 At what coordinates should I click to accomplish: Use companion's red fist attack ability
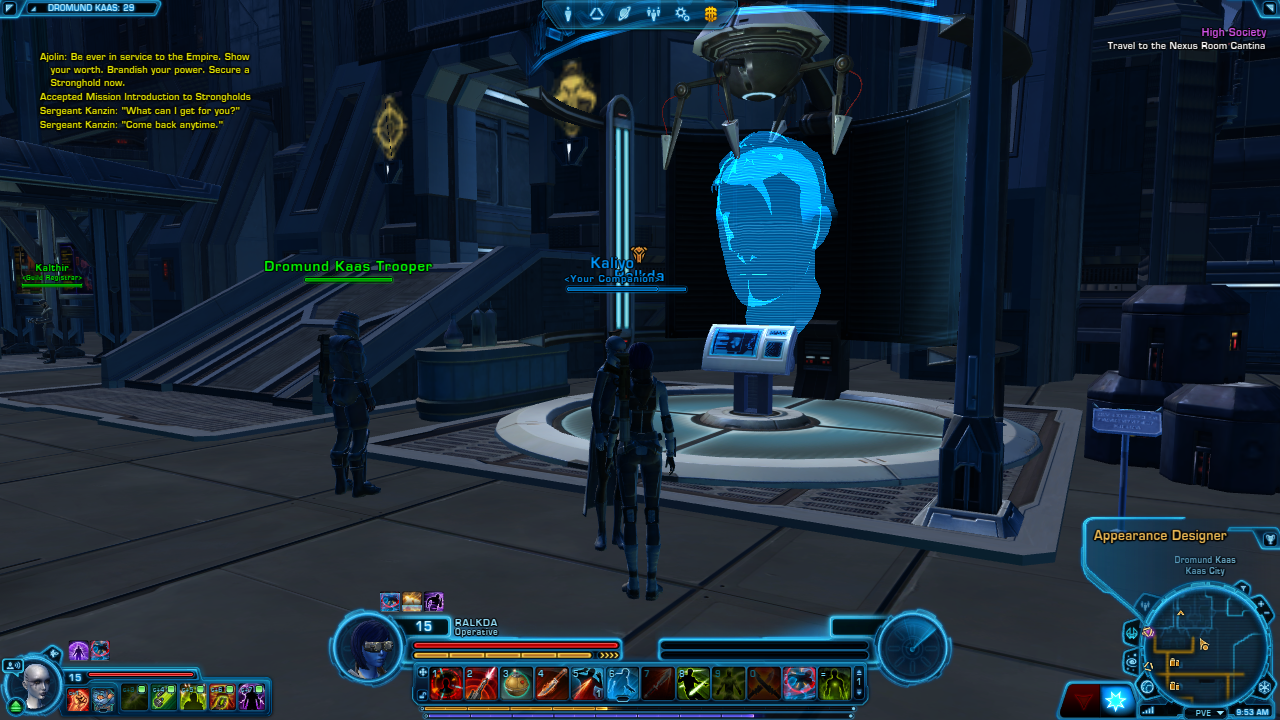pos(79,699)
